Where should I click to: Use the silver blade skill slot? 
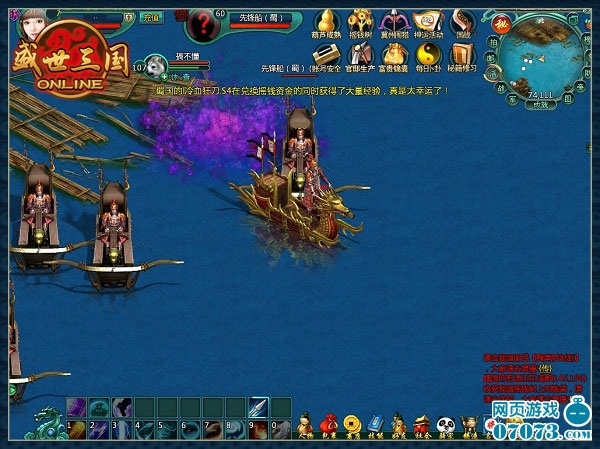256,407
